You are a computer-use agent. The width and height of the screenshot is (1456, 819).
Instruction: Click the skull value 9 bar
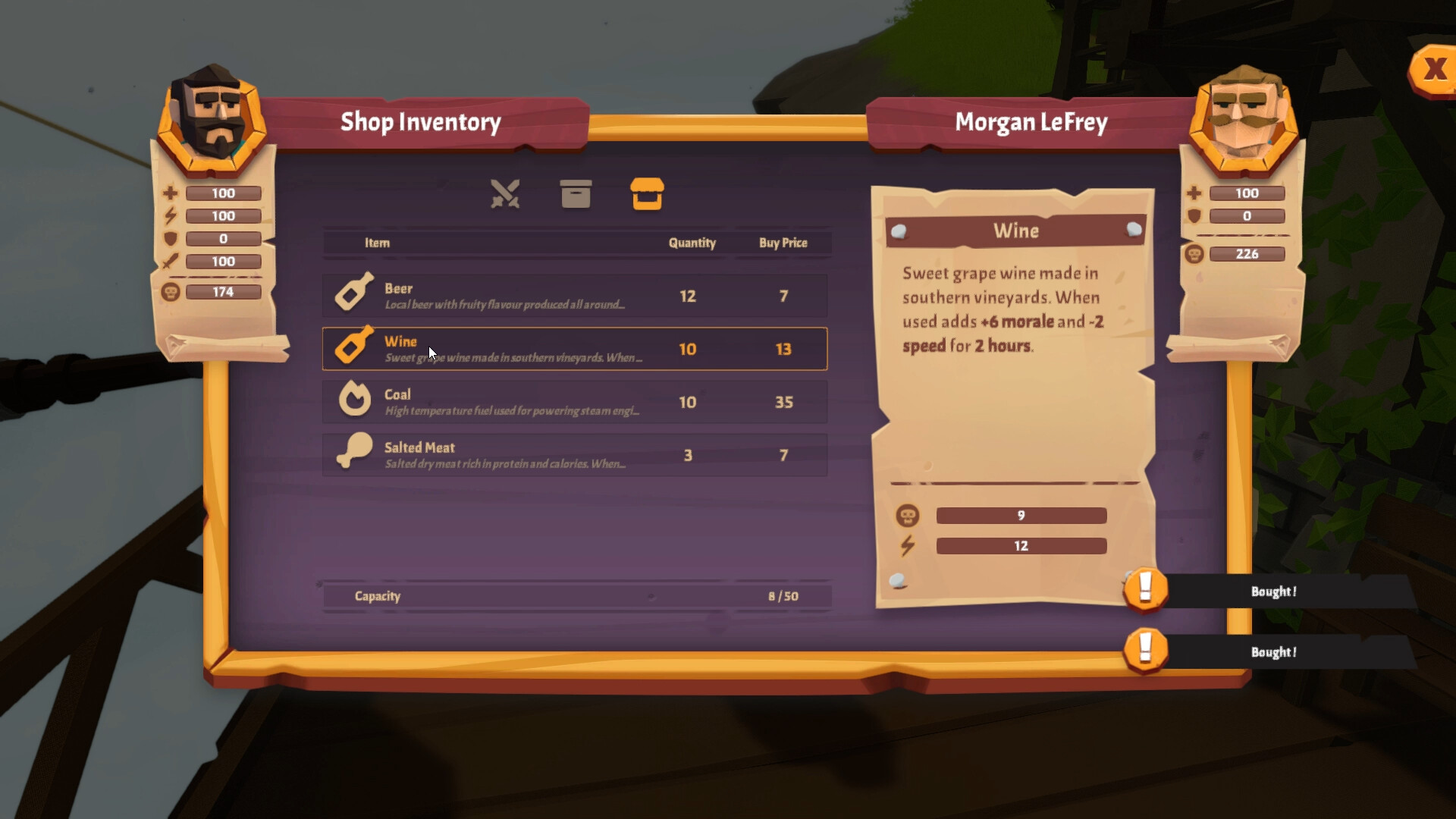(x=1021, y=516)
